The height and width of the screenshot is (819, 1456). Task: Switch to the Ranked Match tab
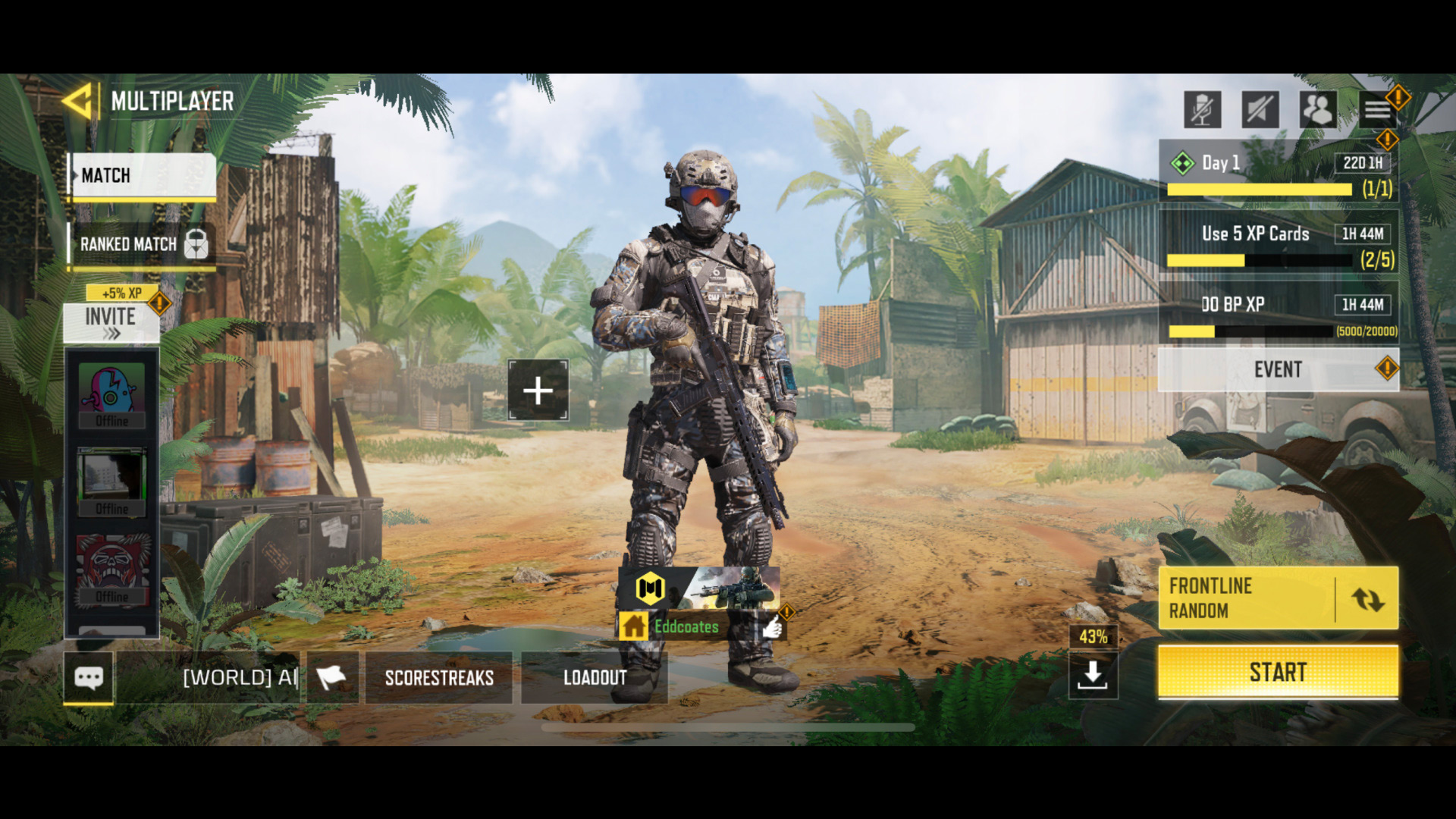[142, 244]
